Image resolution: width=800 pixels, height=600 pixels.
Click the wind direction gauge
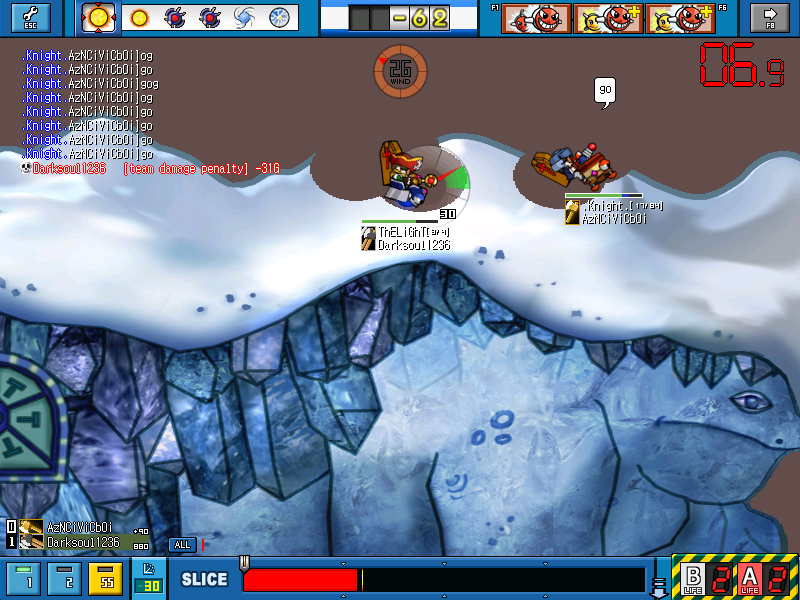pyautogui.click(x=400, y=69)
